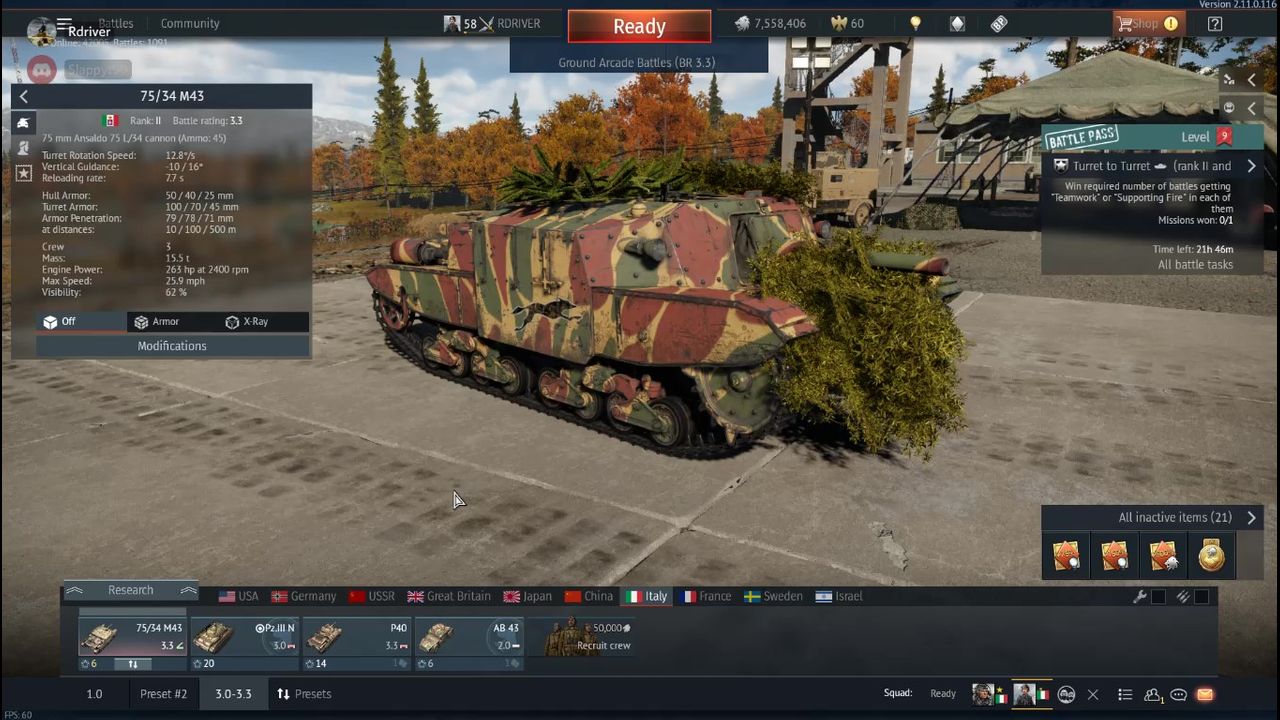The height and width of the screenshot is (720, 1280).
Task: Recruit a new crew for 50,000
Action: pyautogui.click(x=590, y=638)
